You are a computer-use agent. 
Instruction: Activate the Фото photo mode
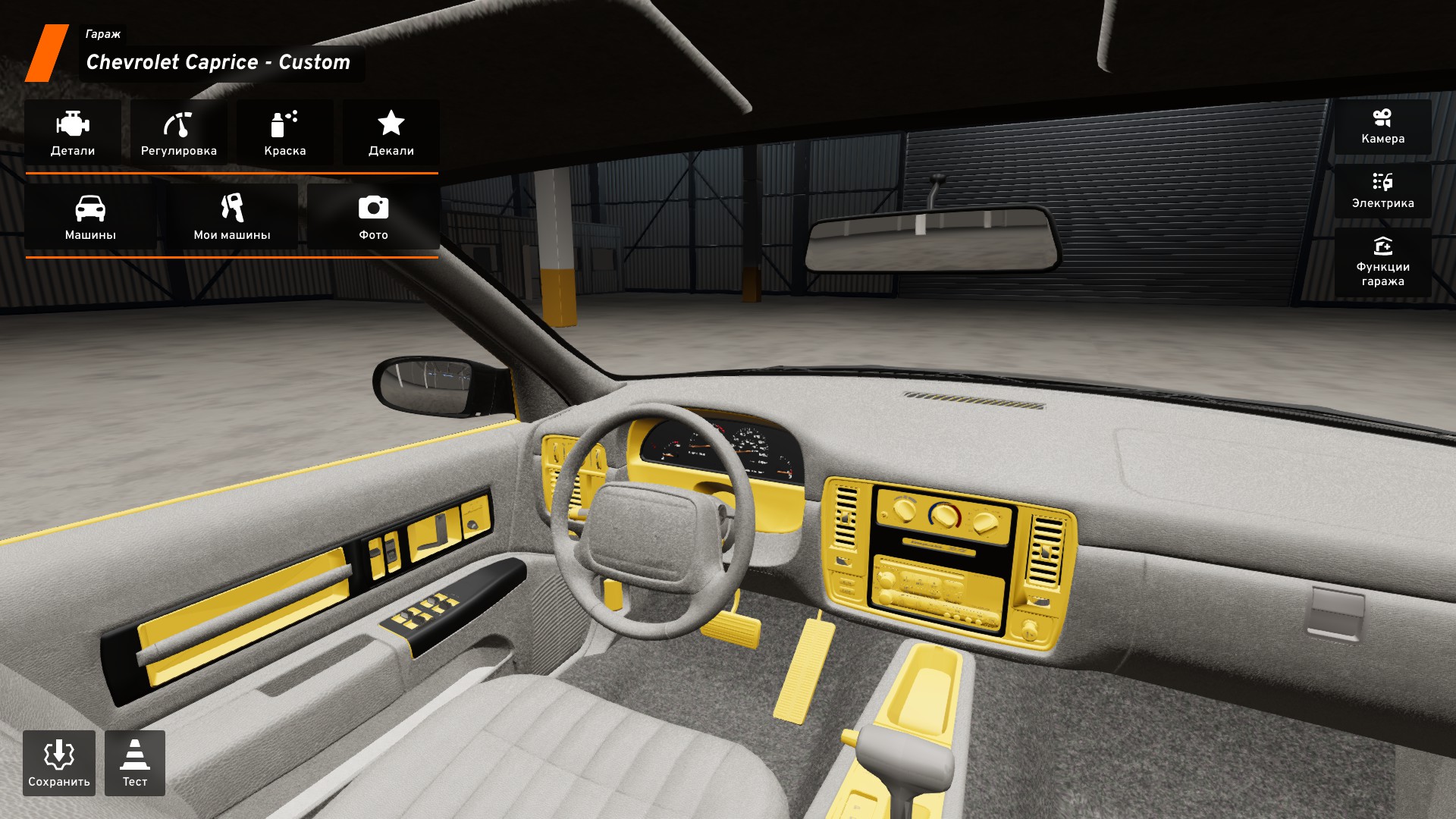pyautogui.click(x=373, y=217)
